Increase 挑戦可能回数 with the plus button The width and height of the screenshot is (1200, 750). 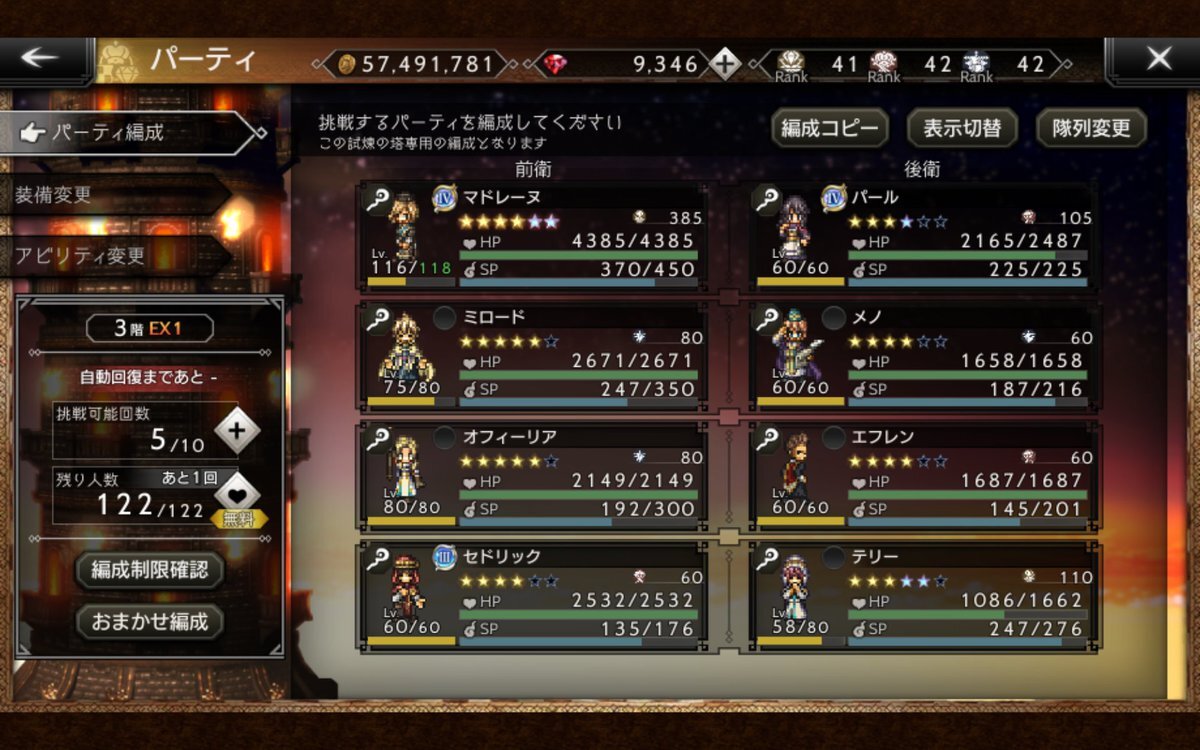pos(236,431)
